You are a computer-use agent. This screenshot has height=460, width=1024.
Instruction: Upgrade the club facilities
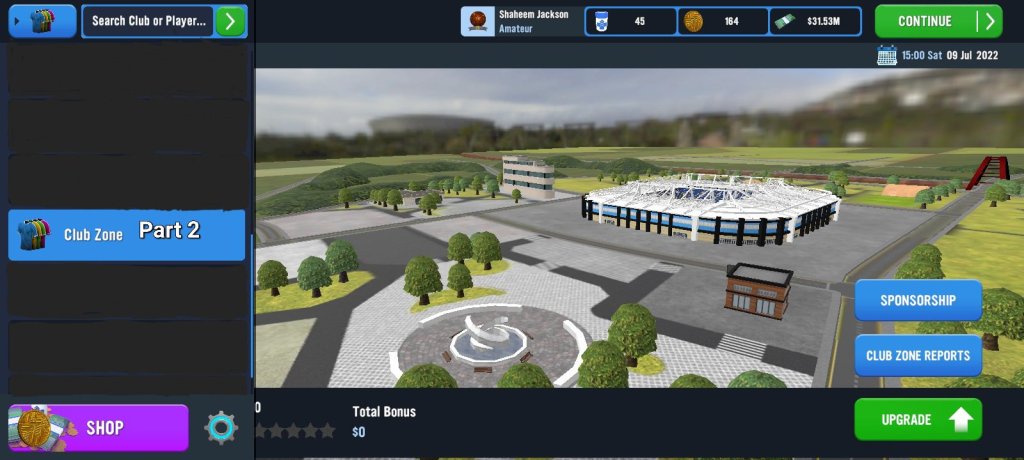[x=917, y=419]
